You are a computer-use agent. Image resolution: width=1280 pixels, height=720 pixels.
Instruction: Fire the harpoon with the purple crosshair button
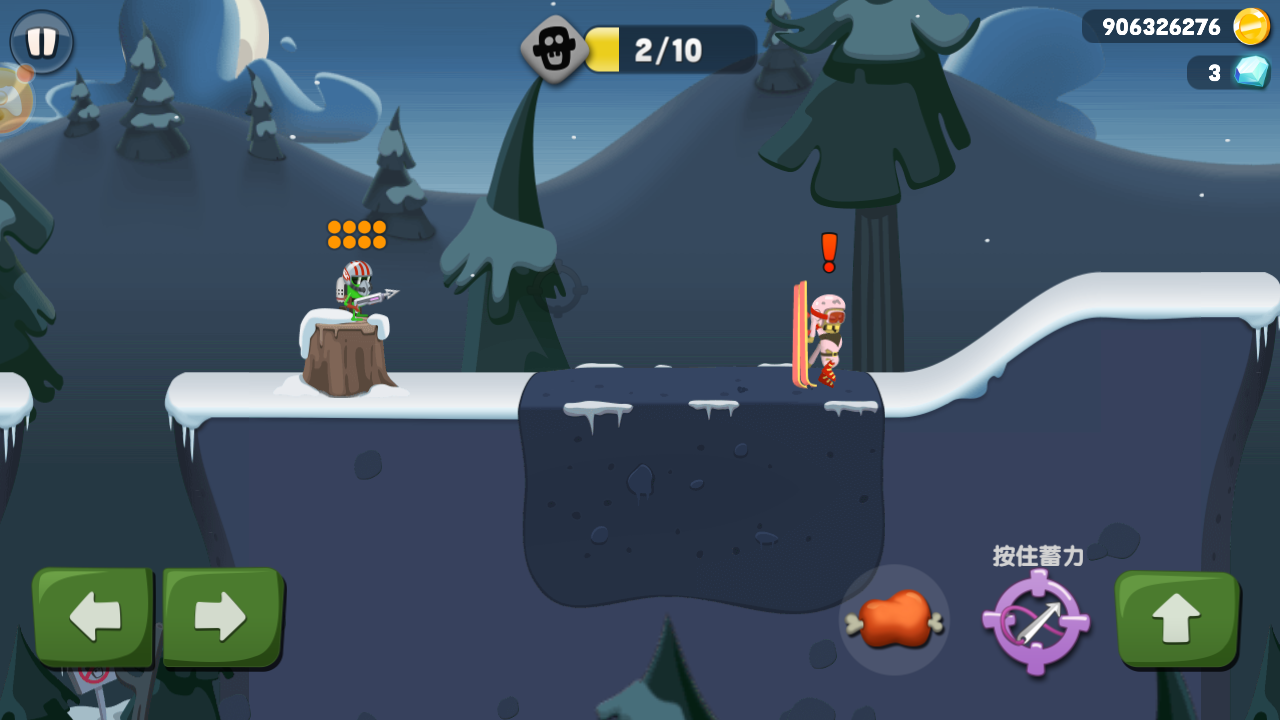(1036, 622)
